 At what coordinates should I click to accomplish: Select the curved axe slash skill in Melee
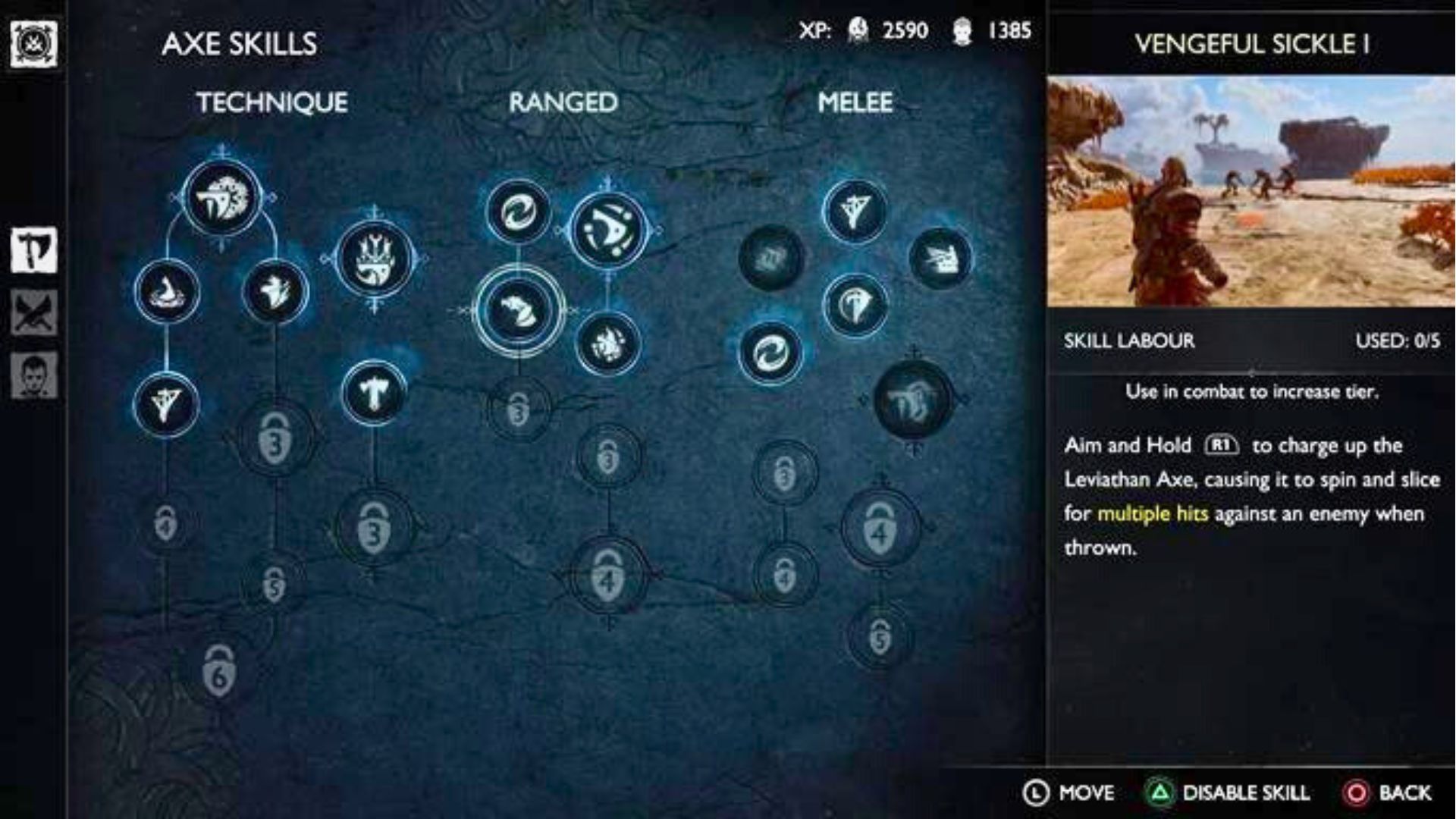coord(855,305)
